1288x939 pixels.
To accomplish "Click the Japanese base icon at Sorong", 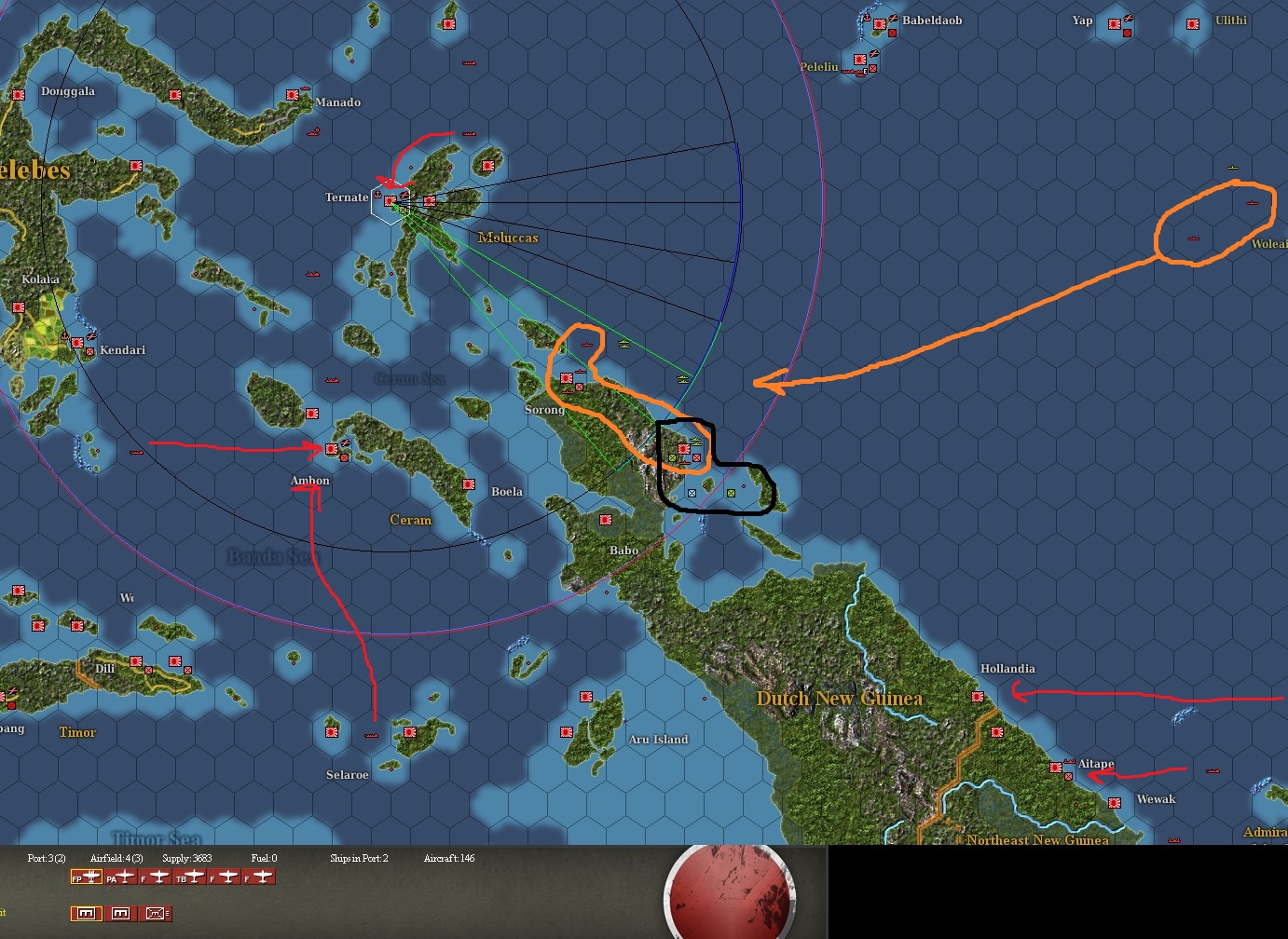I will pyautogui.click(x=567, y=380).
